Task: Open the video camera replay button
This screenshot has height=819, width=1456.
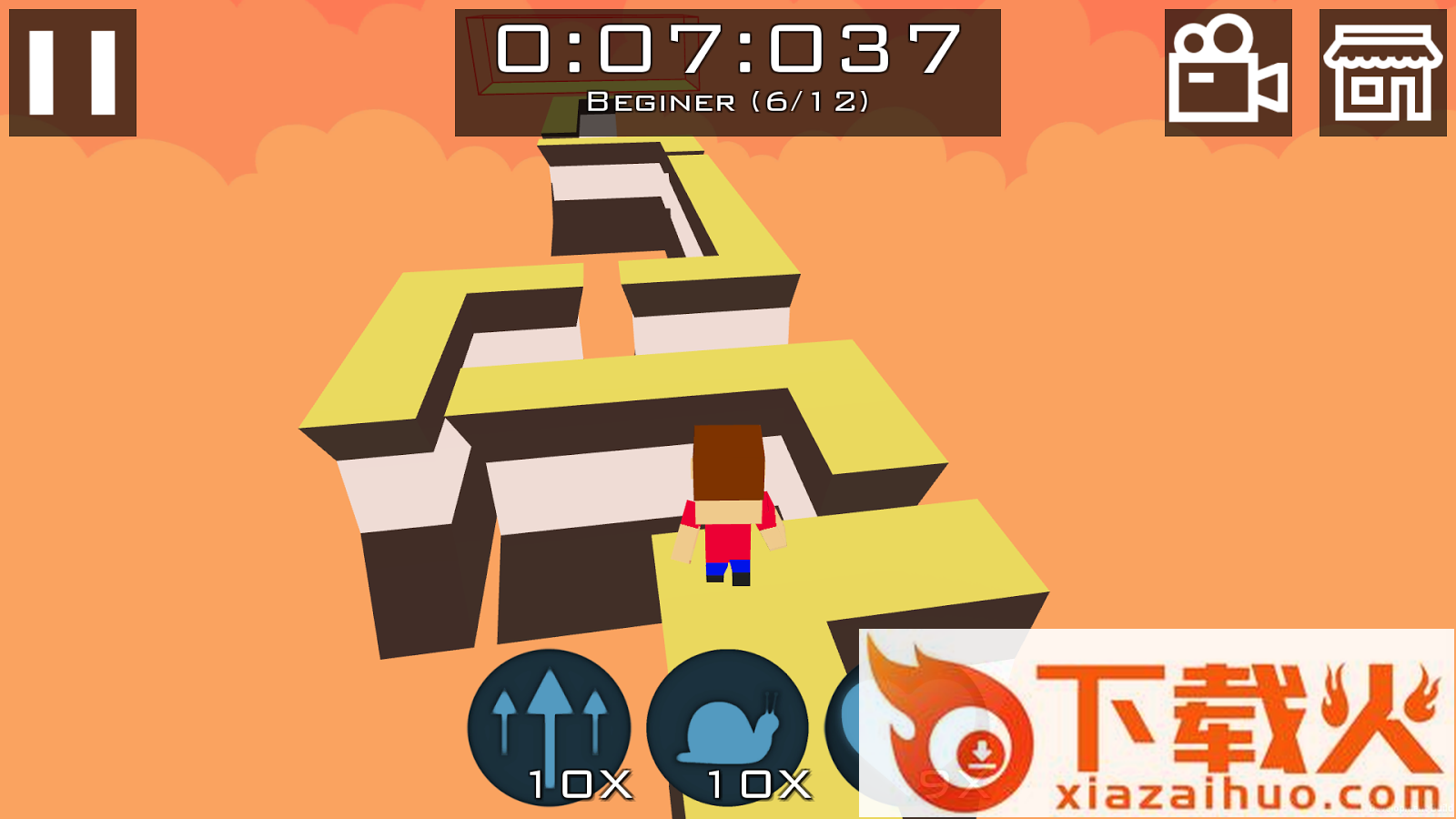Action: (x=1228, y=73)
